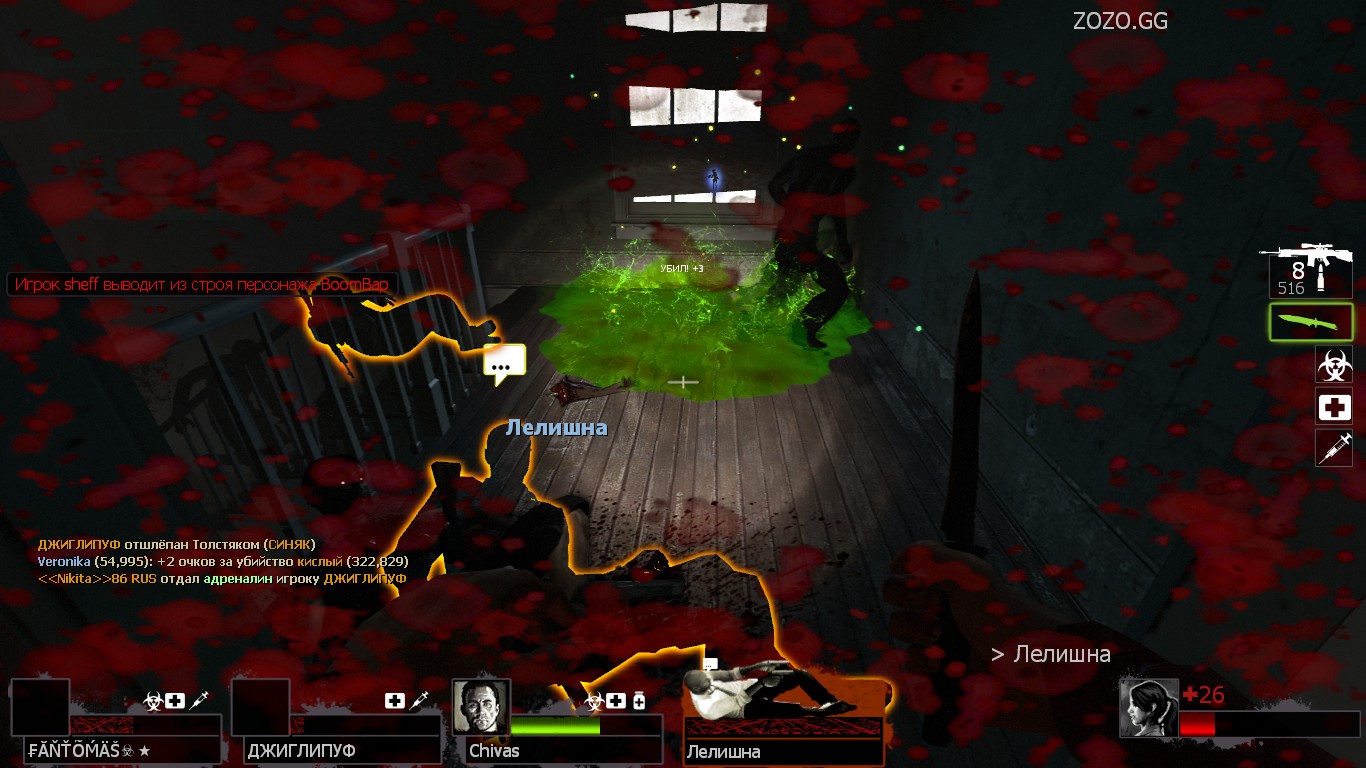Select the bile bomb biohazard slot
The height and width of the screenshot is (768, 1366).
click(1334, 365)
